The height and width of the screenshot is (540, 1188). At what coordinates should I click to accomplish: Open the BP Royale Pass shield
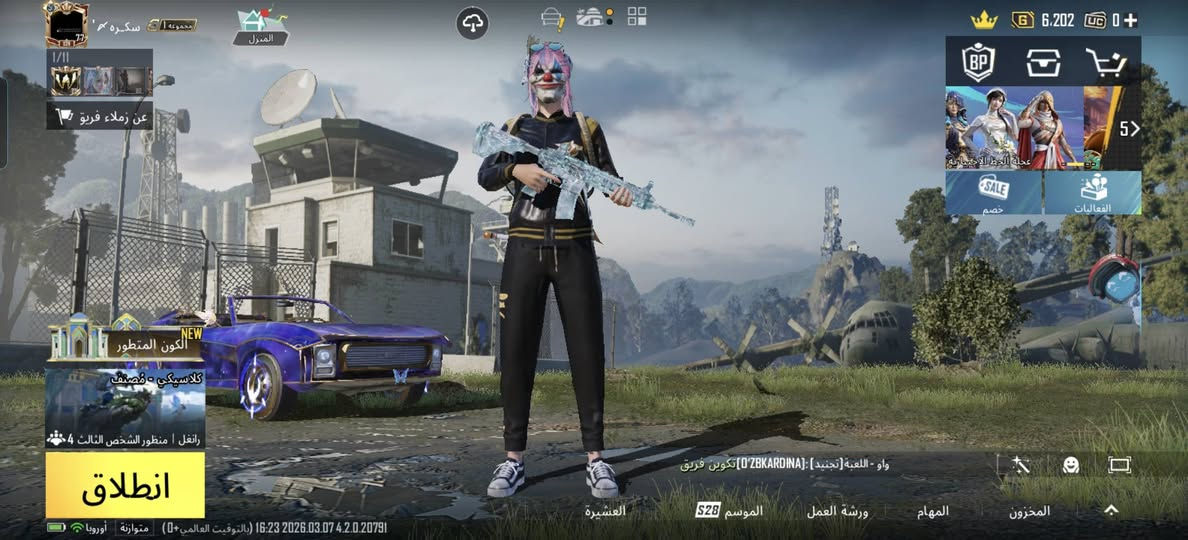point(978,62)
